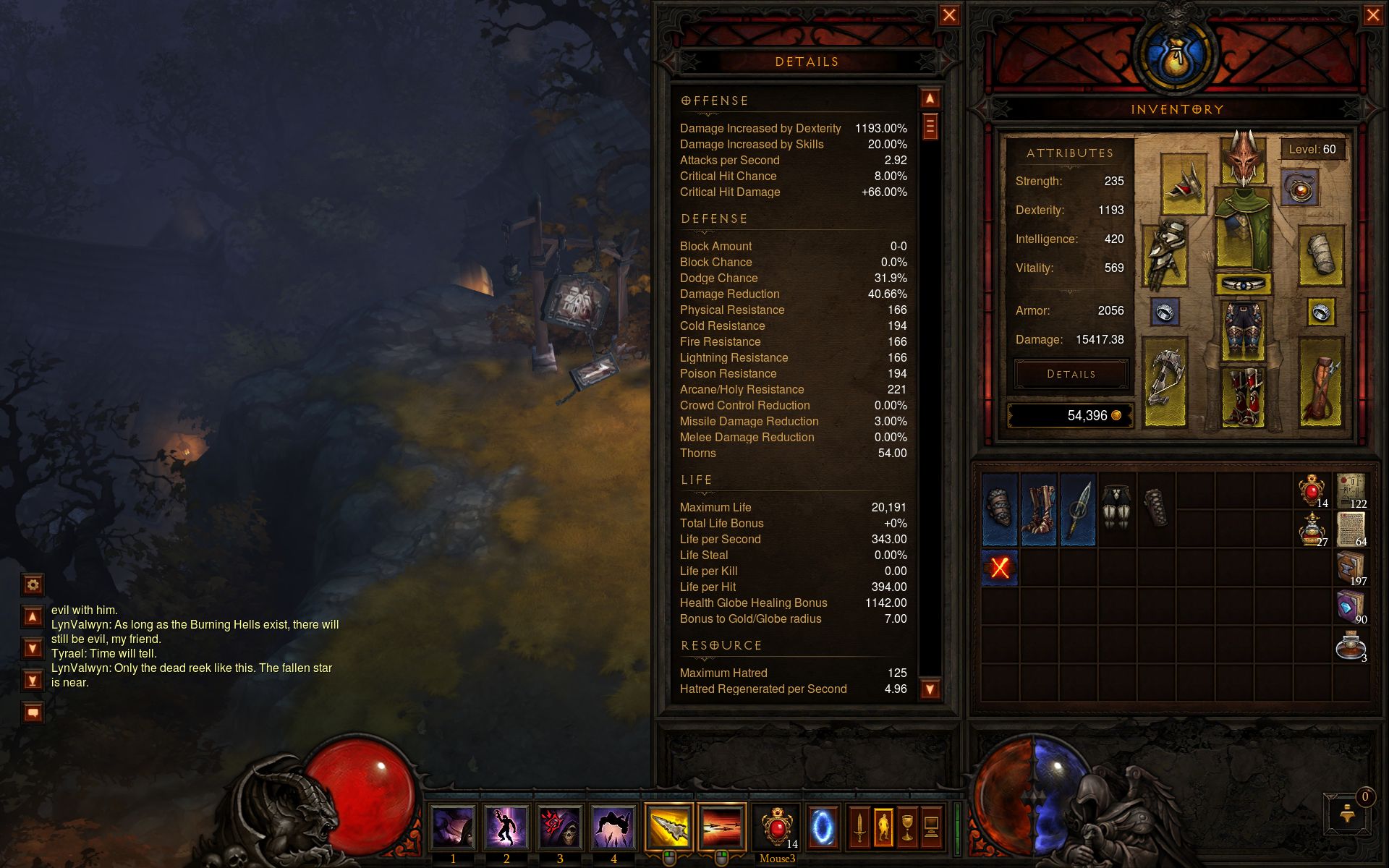Viewport: 1389px width, 868px height.
Task: Select the equipped red boots slot
Action: click(1243, 396)
